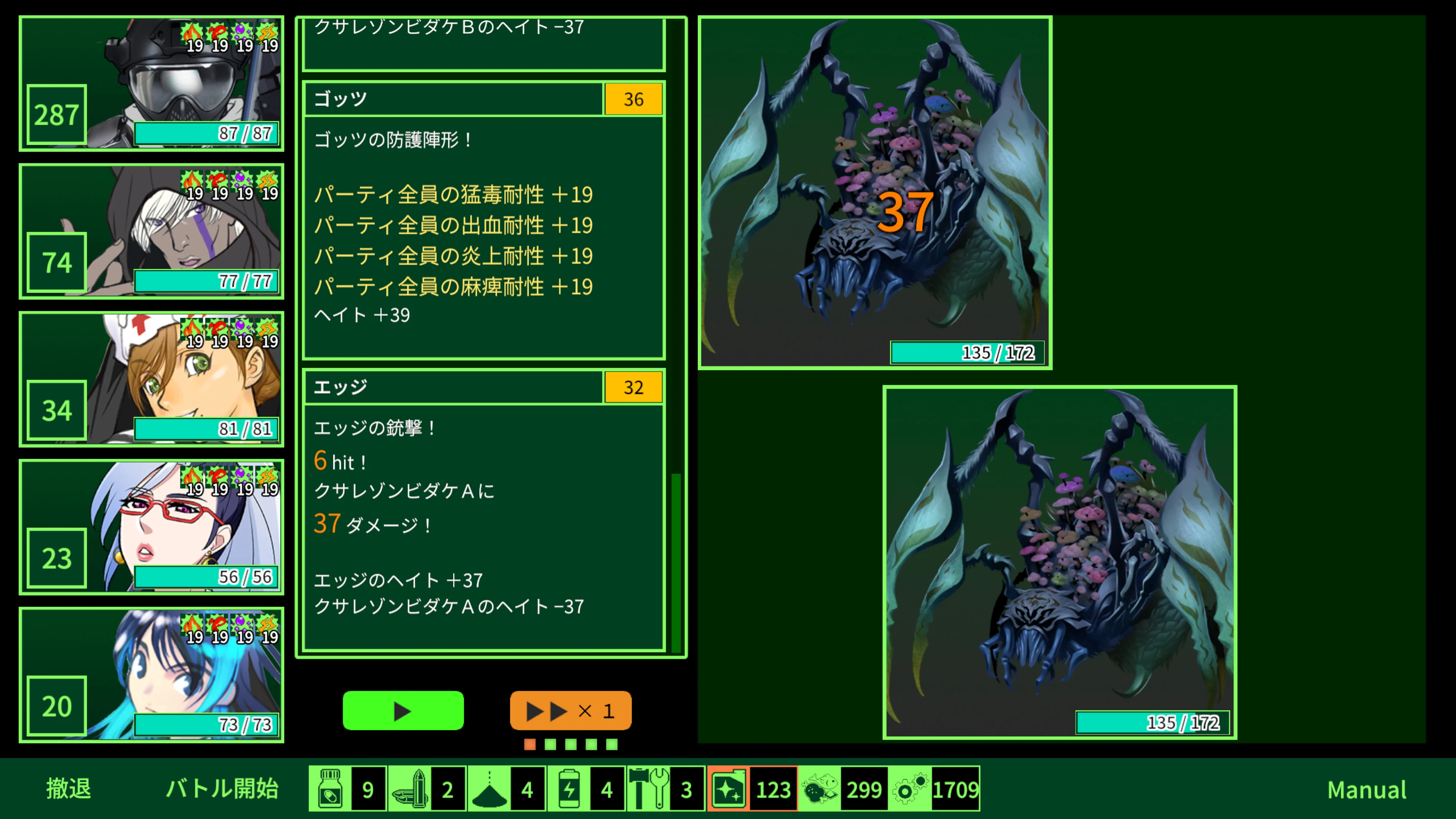Open the 撤退 retreat menu option
This screenshot has height=819, width=1456.
coord(68,789)
